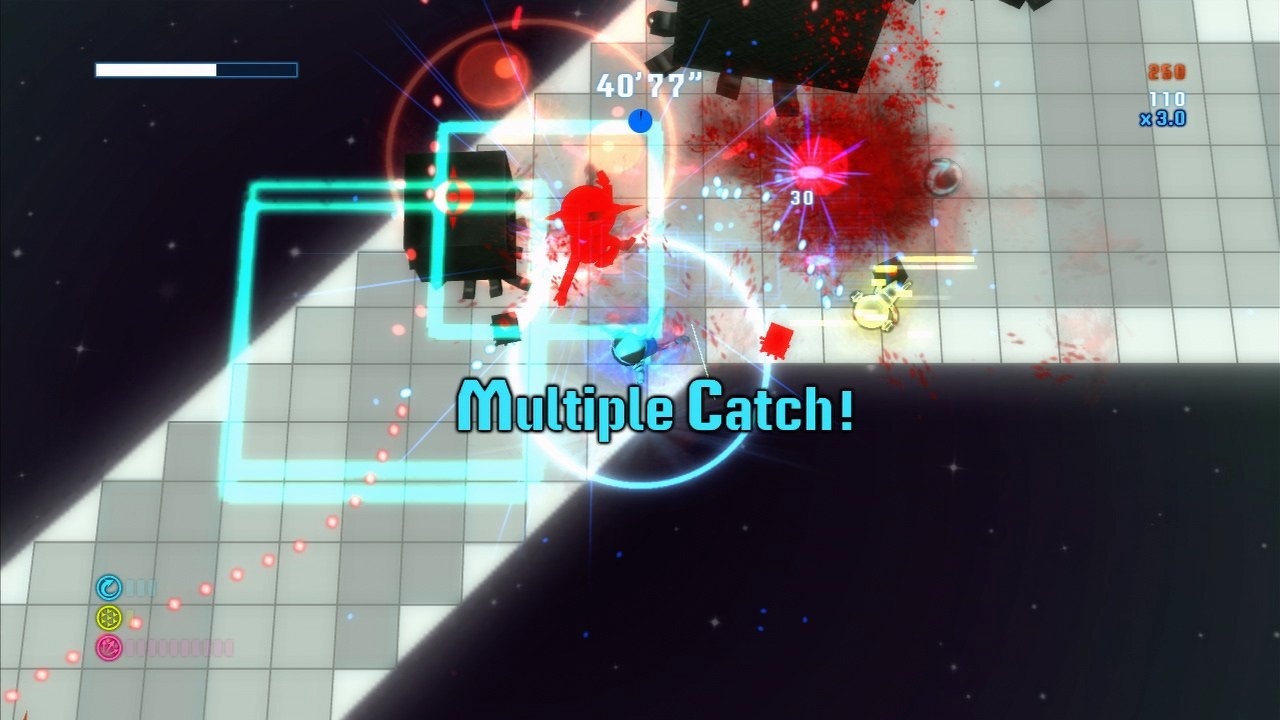Viewport: 1280px width, 720px height.
Task: Click the health bar in the top-left corner
Action: tap(196, 70)
